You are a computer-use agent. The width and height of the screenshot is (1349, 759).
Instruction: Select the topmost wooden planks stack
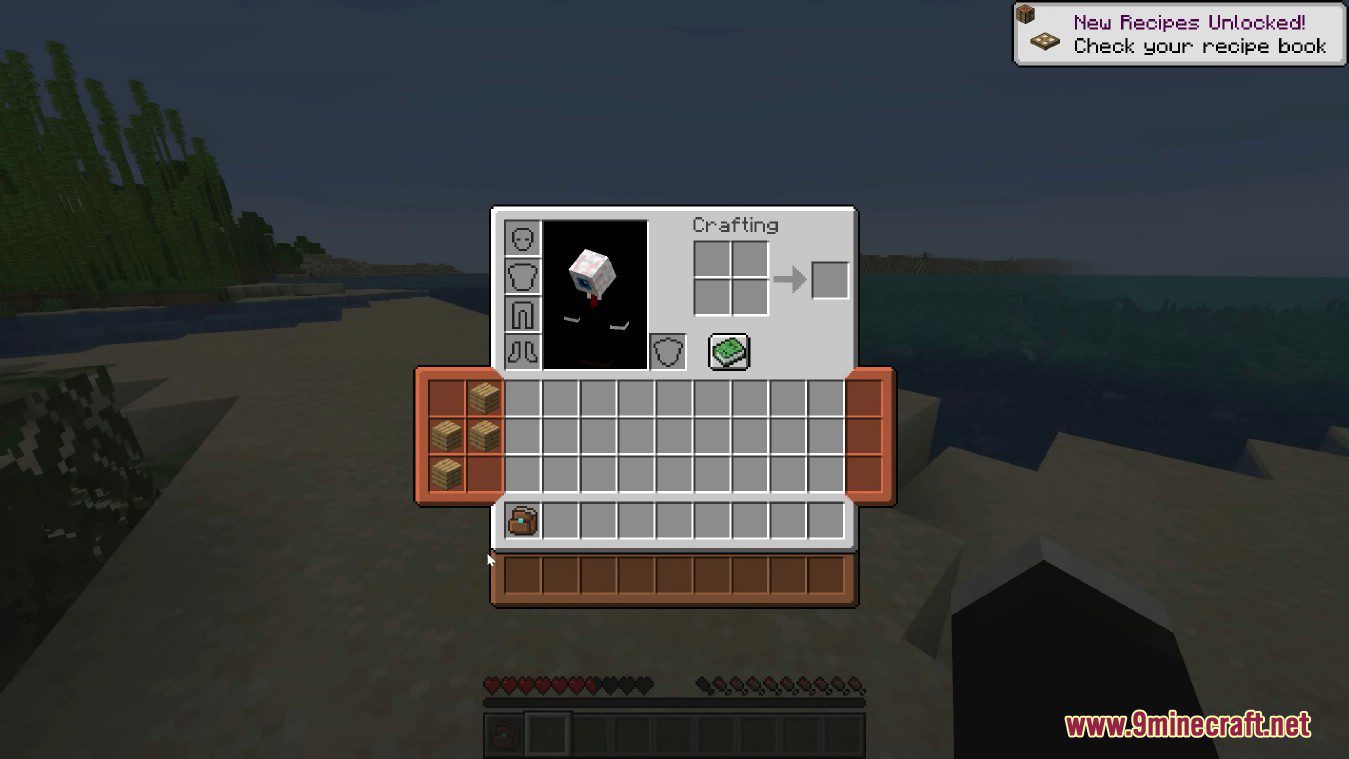484,399
